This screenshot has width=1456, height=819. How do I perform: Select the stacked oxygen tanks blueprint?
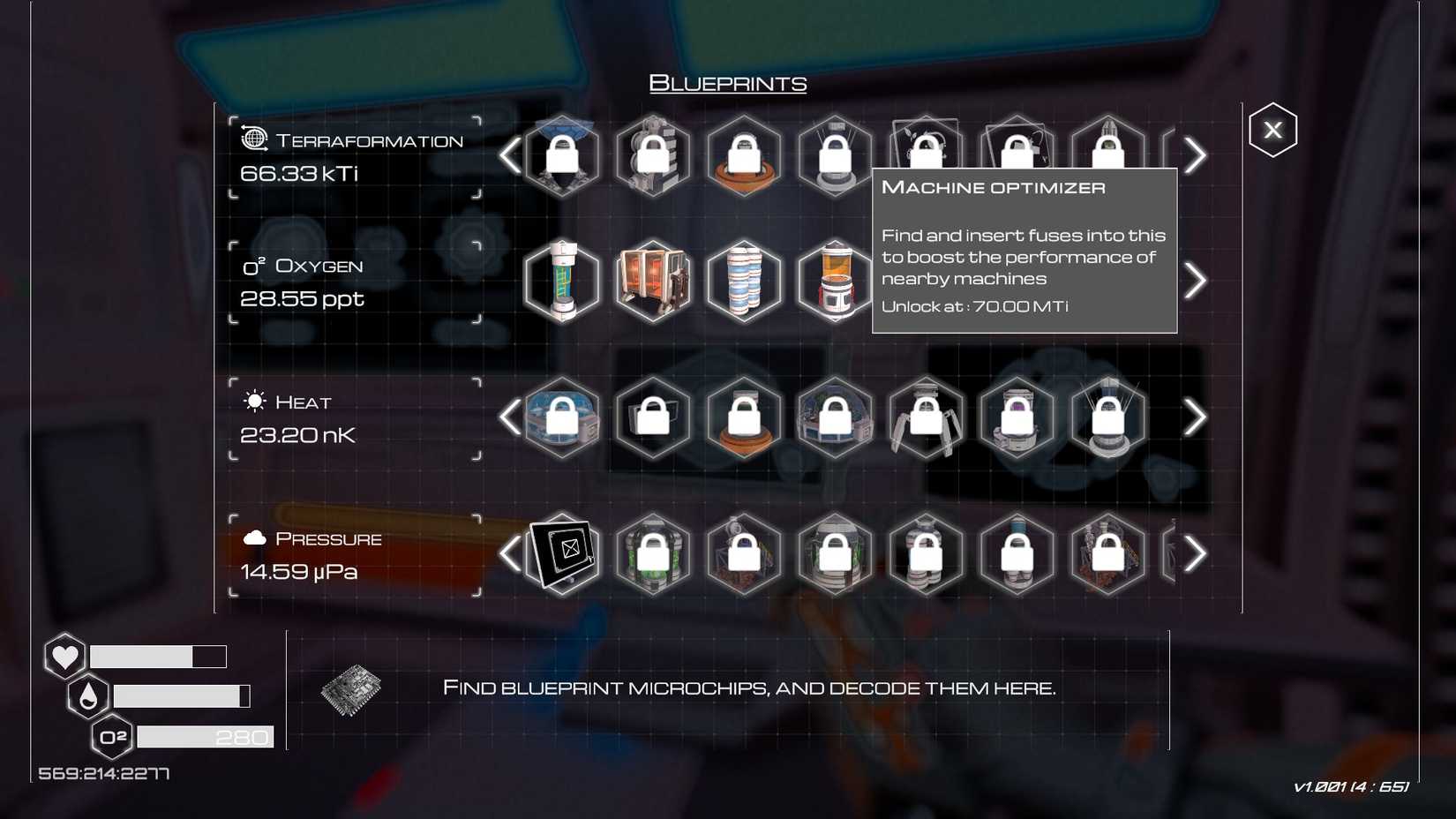[744, 281]
